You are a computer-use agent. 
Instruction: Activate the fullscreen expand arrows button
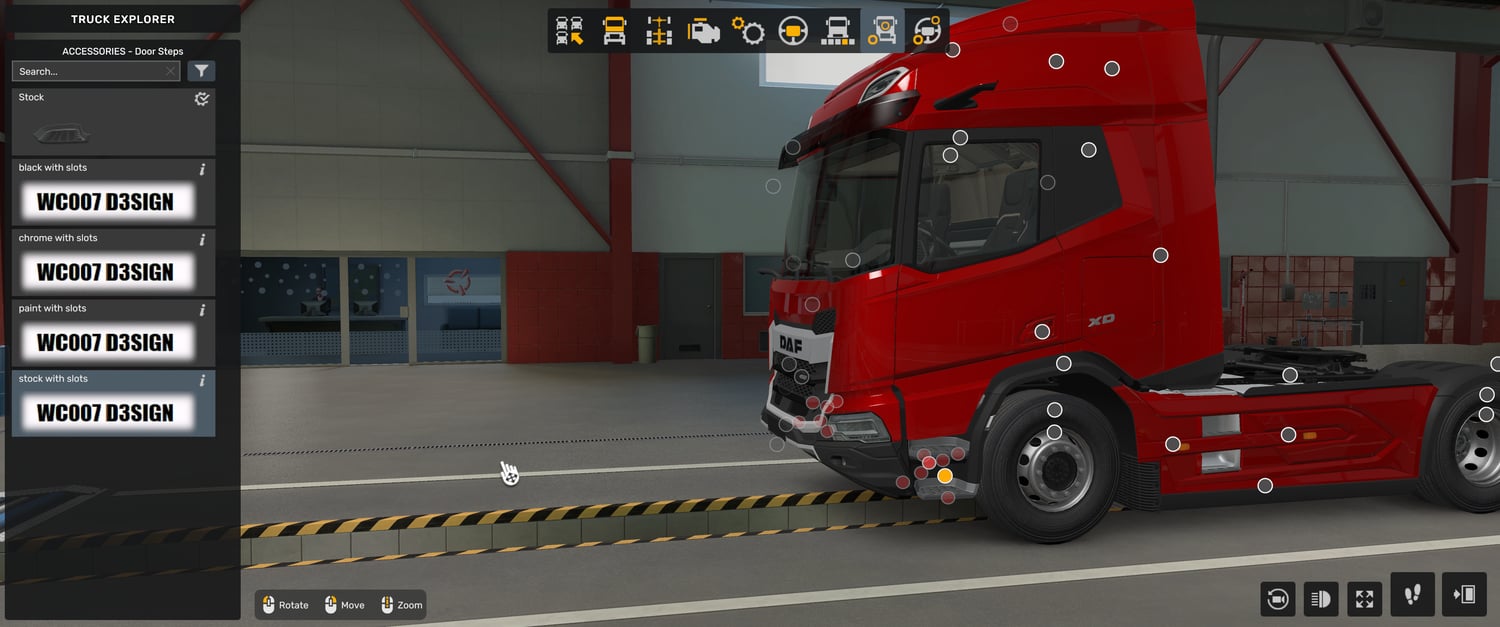pyautogui.click(x=1364, y=598)
